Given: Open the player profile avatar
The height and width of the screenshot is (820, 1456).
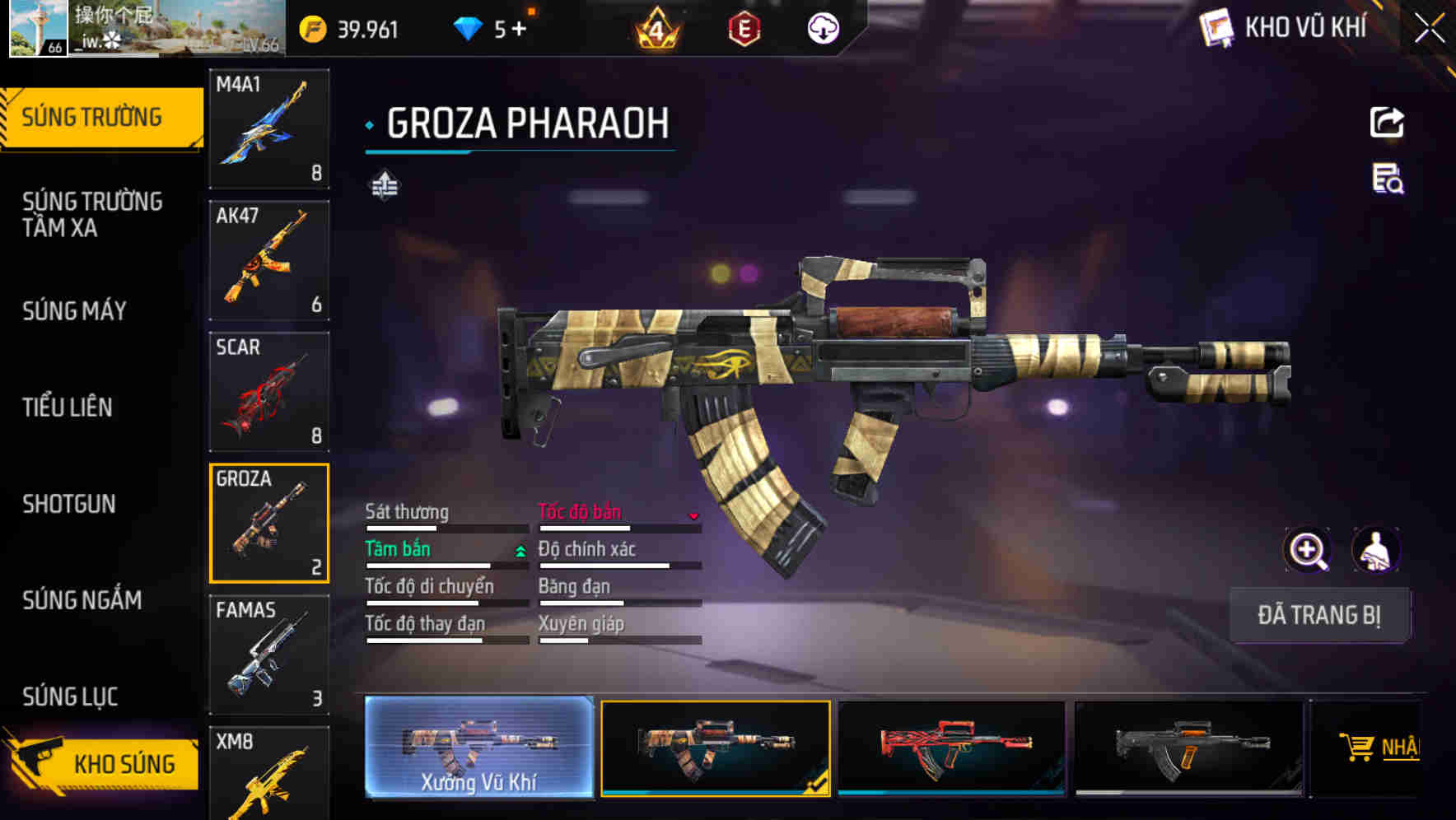Looking at the screenshot, I should 38,28.
